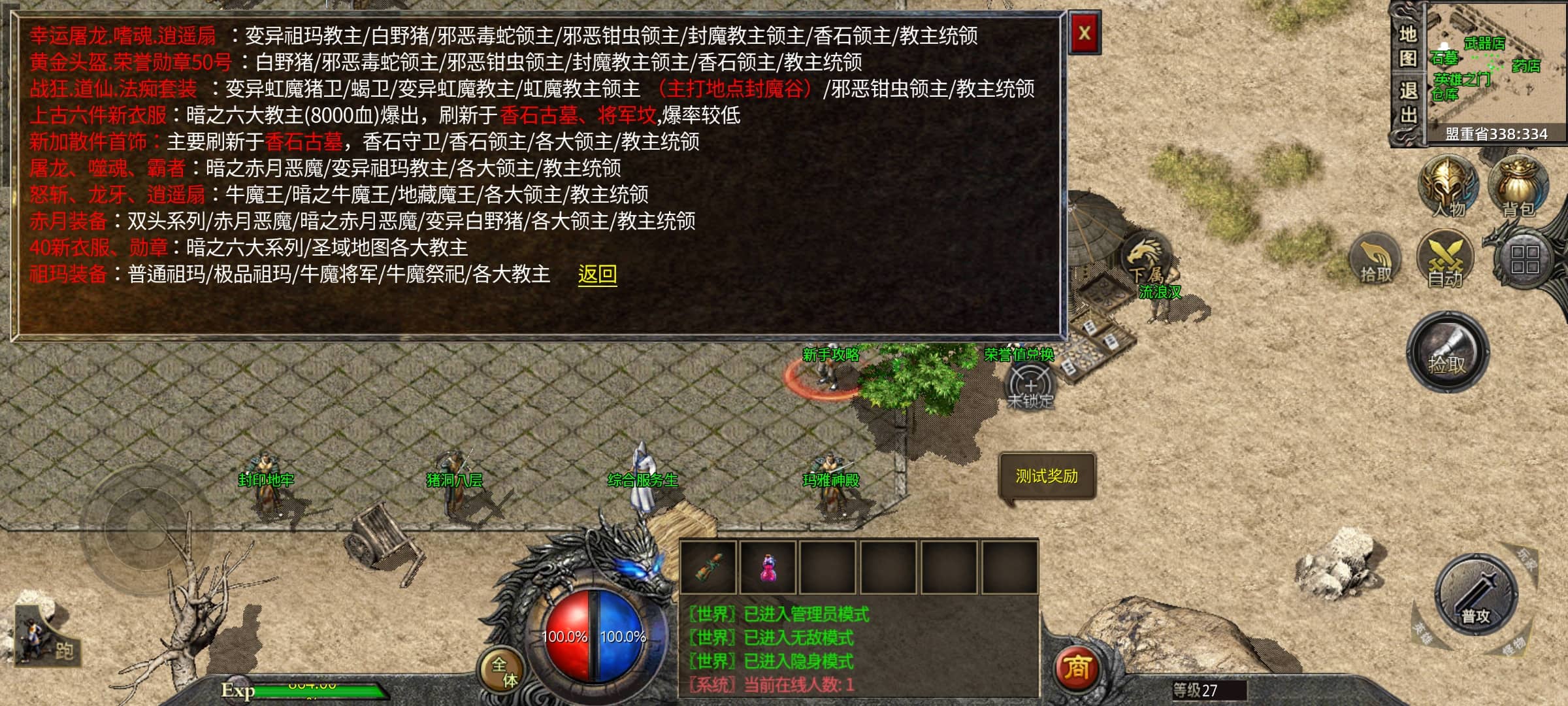The width and height of the screenshot is (1568, 706).
Task: Click the yellow 返回 link
Action: pos(597,275)
